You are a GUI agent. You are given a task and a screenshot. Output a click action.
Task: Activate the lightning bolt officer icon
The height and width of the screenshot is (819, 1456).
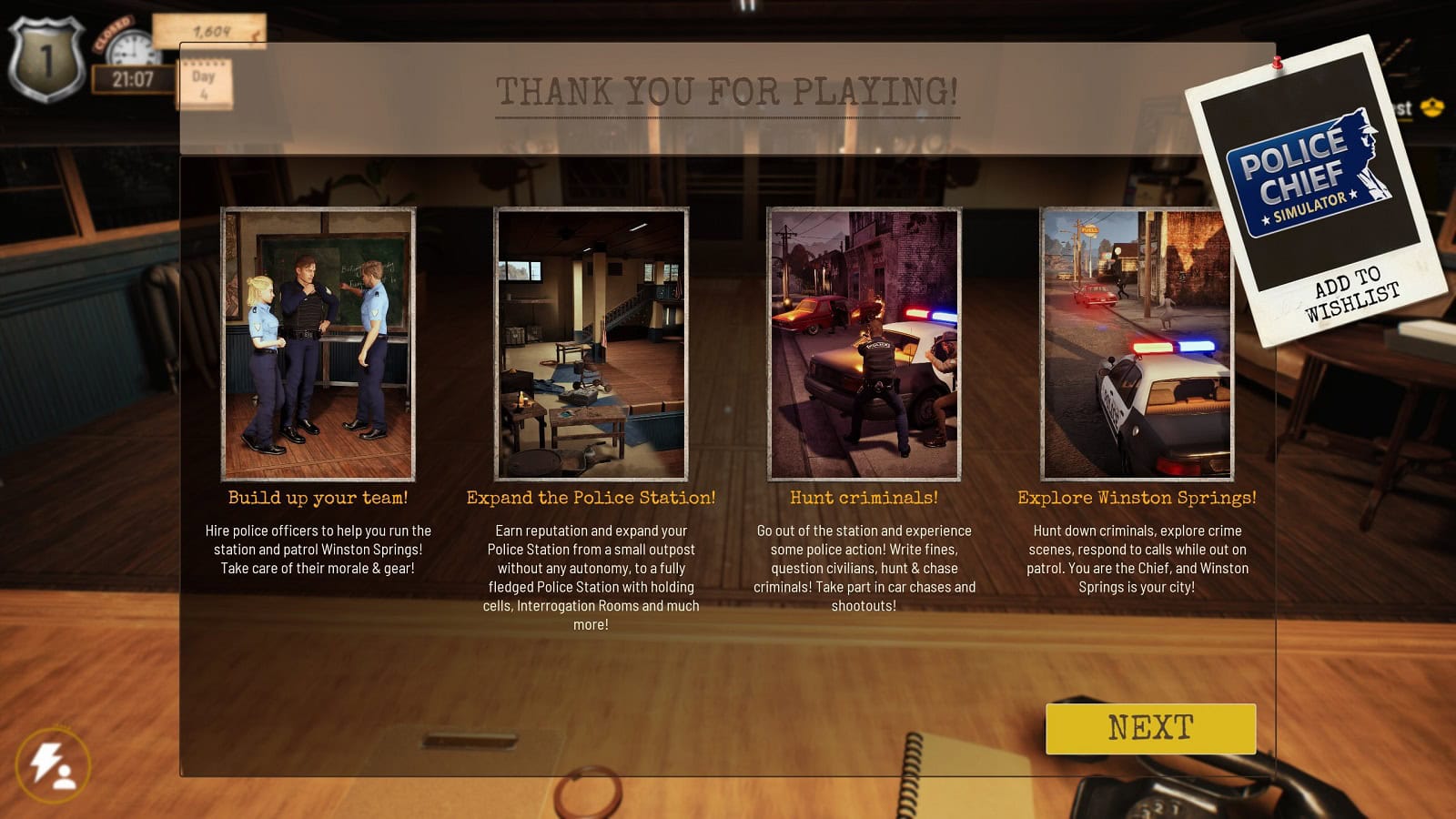pos(53,765)
